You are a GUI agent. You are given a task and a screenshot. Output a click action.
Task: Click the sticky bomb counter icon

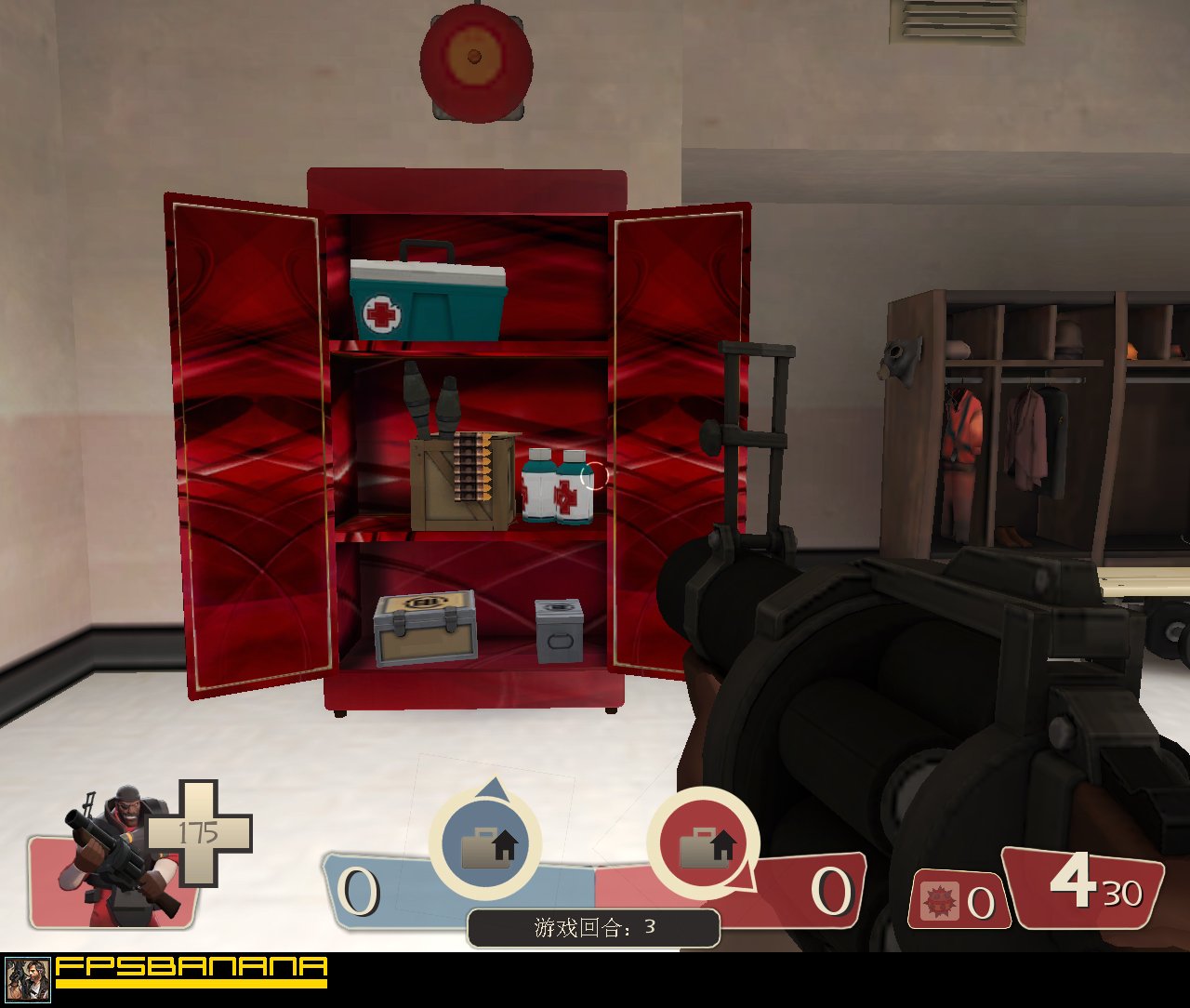coord(941,899)
